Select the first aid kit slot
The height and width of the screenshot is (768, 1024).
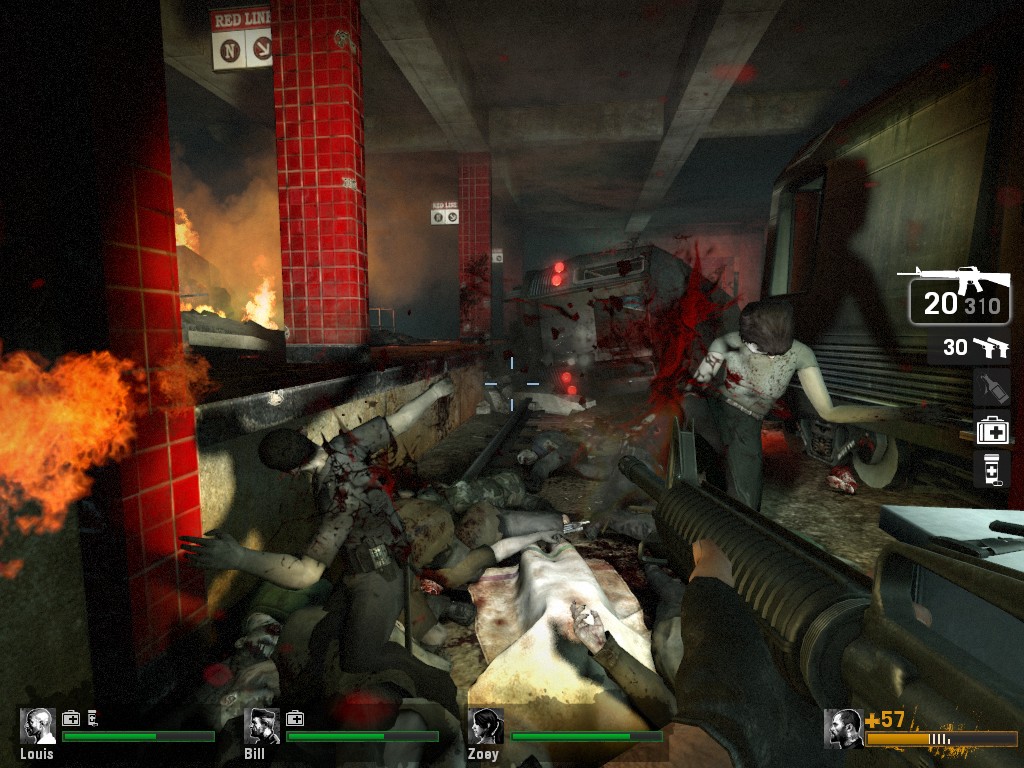[x=992, y=430]
